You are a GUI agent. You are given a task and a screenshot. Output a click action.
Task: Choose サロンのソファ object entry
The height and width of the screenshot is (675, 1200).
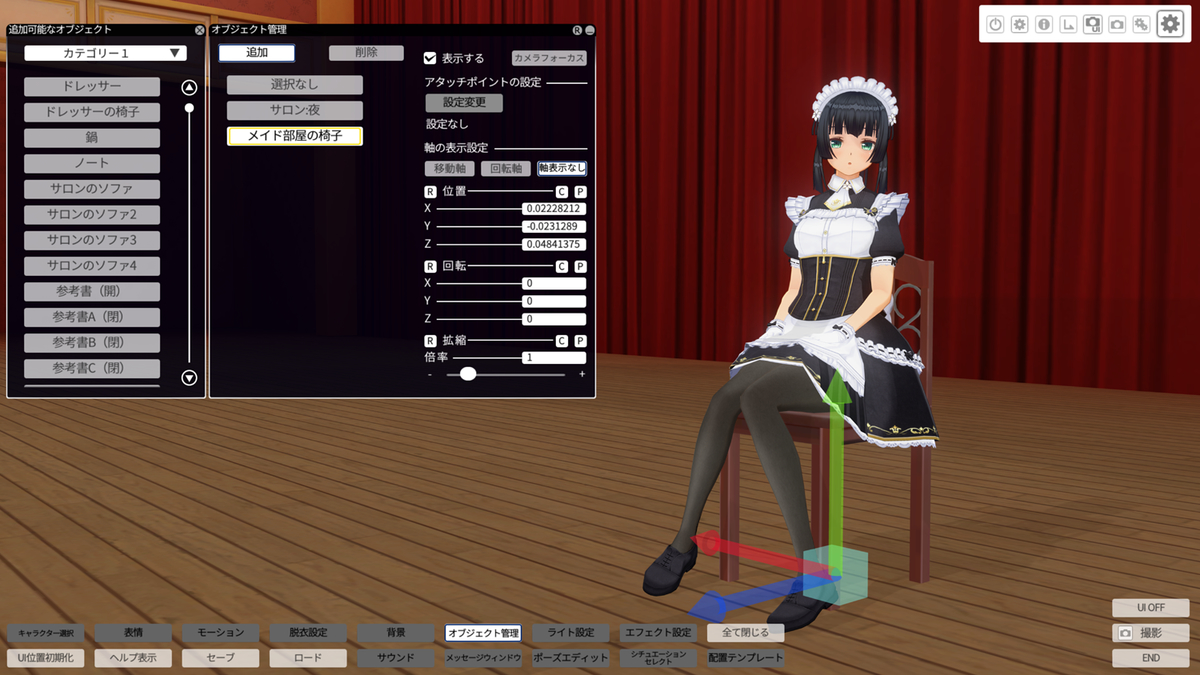[92, 188]
